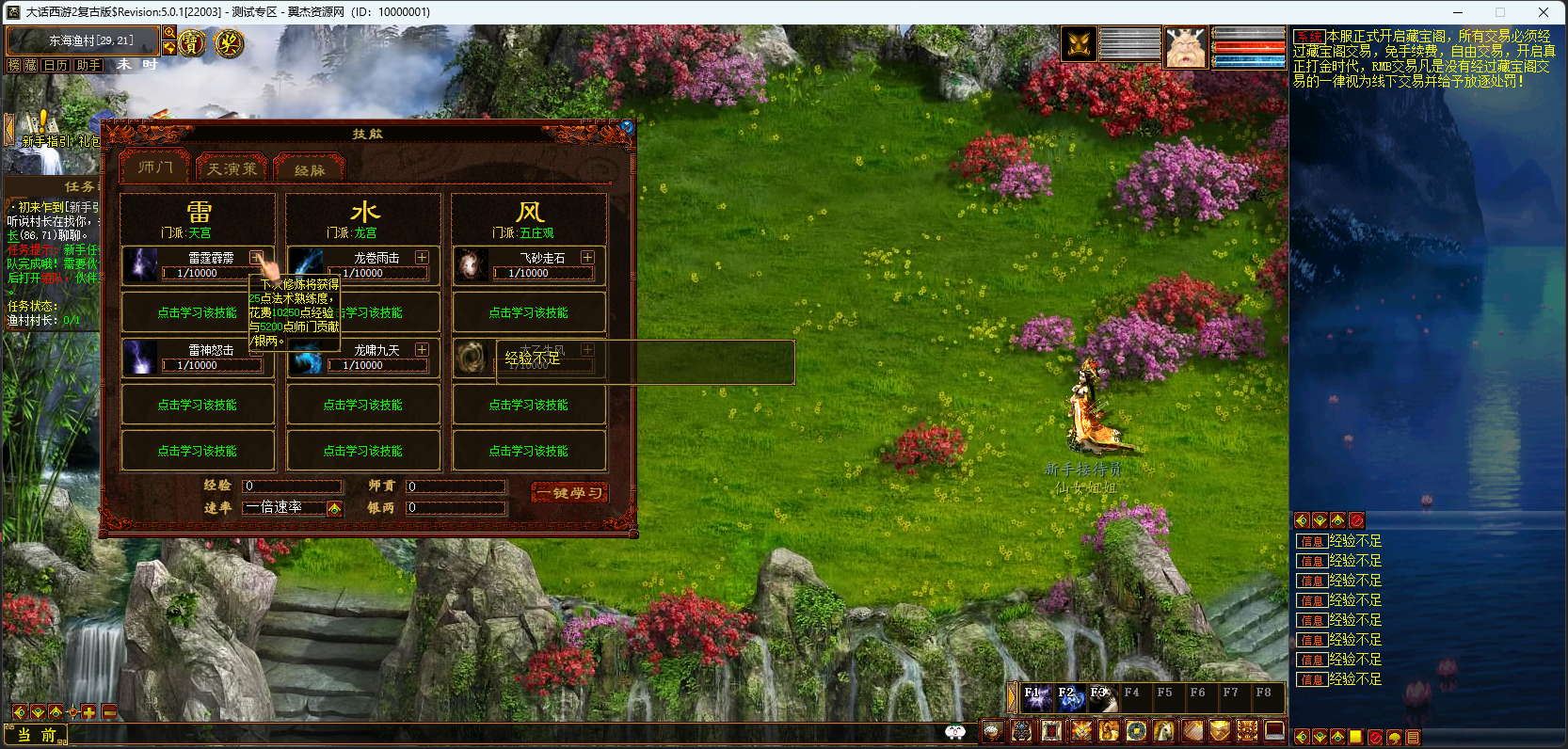Open the white horse mount icon
The width and height of the screenshot is (1568, 749).
[1164, 731]
